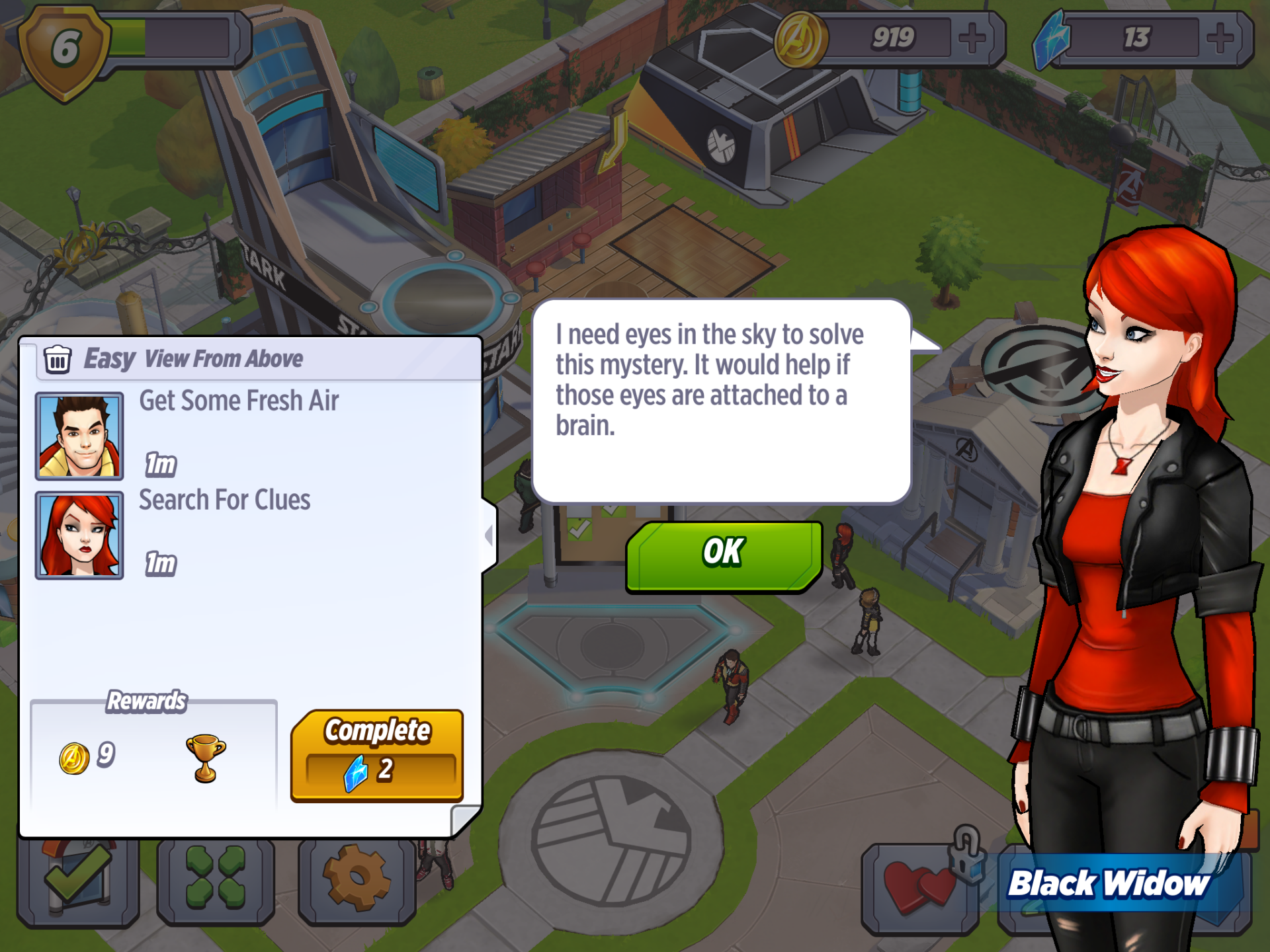Screen dimensions: 1270x952
Task: Select the Get Some Fresh Air portrait
Action: click(79, 436)
